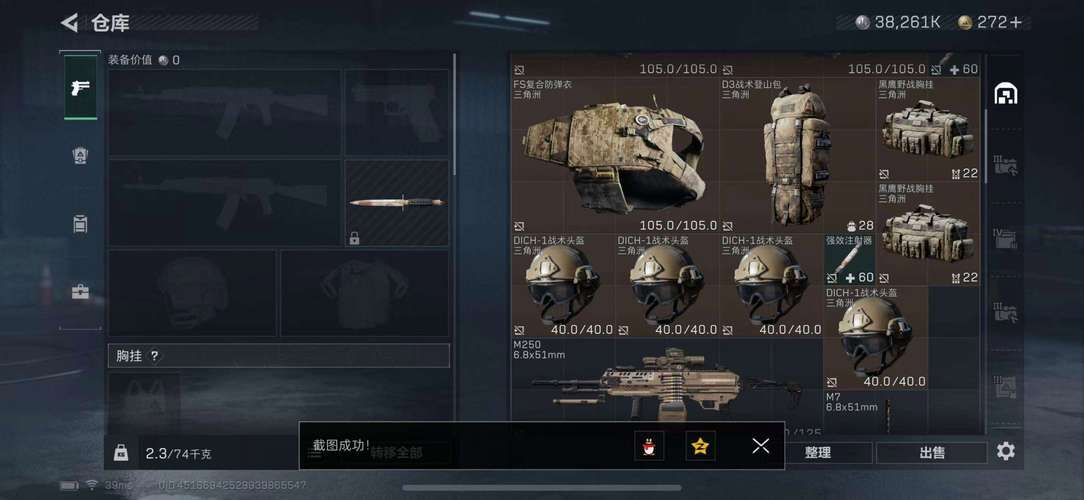
Task: Switch to the armor vest equipment tab
Action: [80, 155]
